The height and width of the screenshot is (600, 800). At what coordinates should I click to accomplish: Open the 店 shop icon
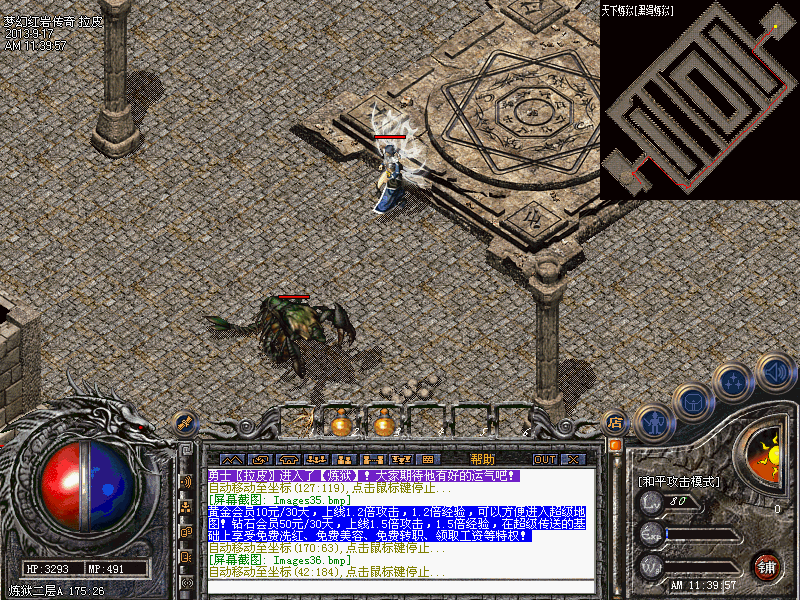615,422
